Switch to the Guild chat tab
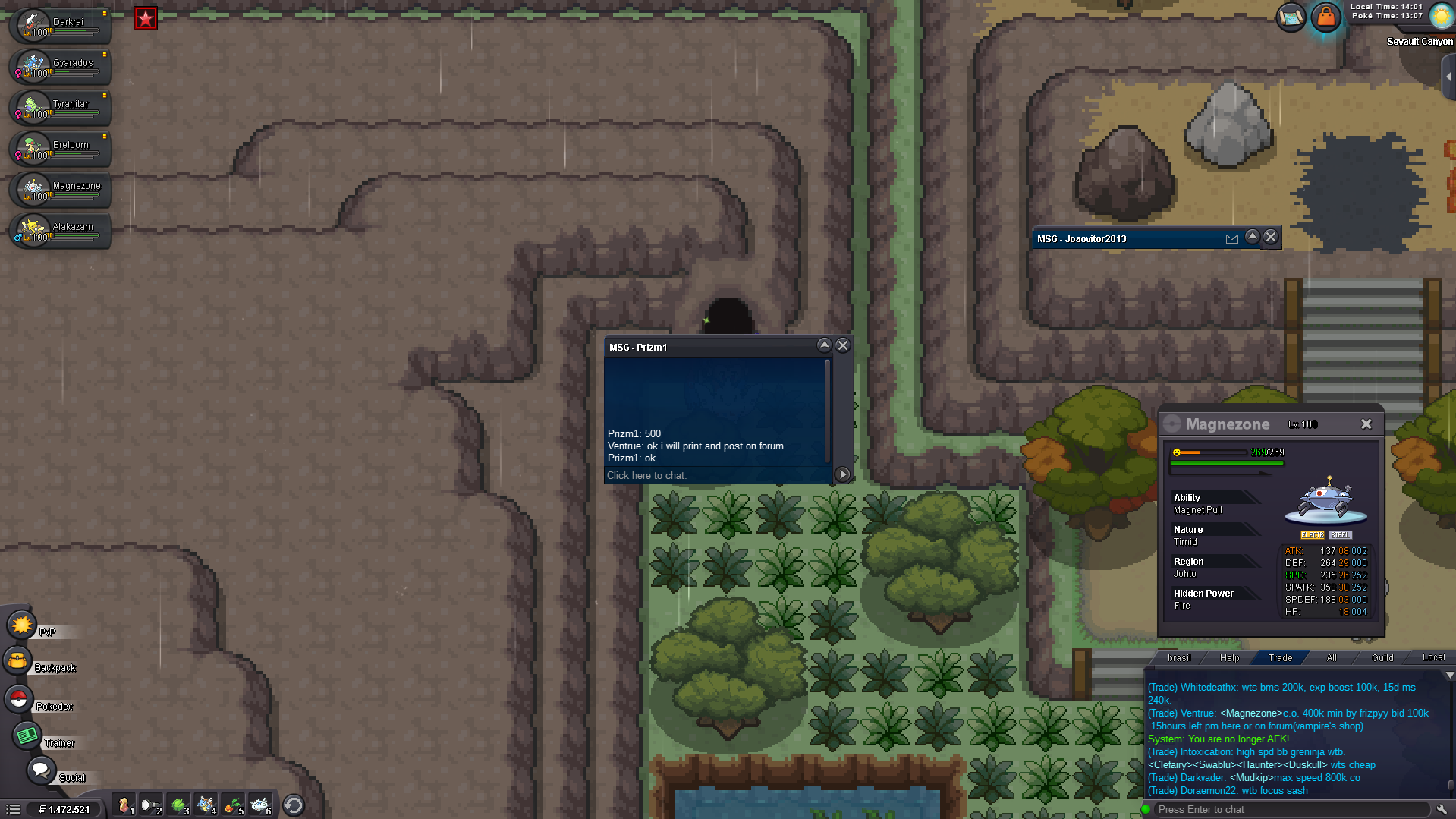The image size is (1456, 819). click(1382, 658)
